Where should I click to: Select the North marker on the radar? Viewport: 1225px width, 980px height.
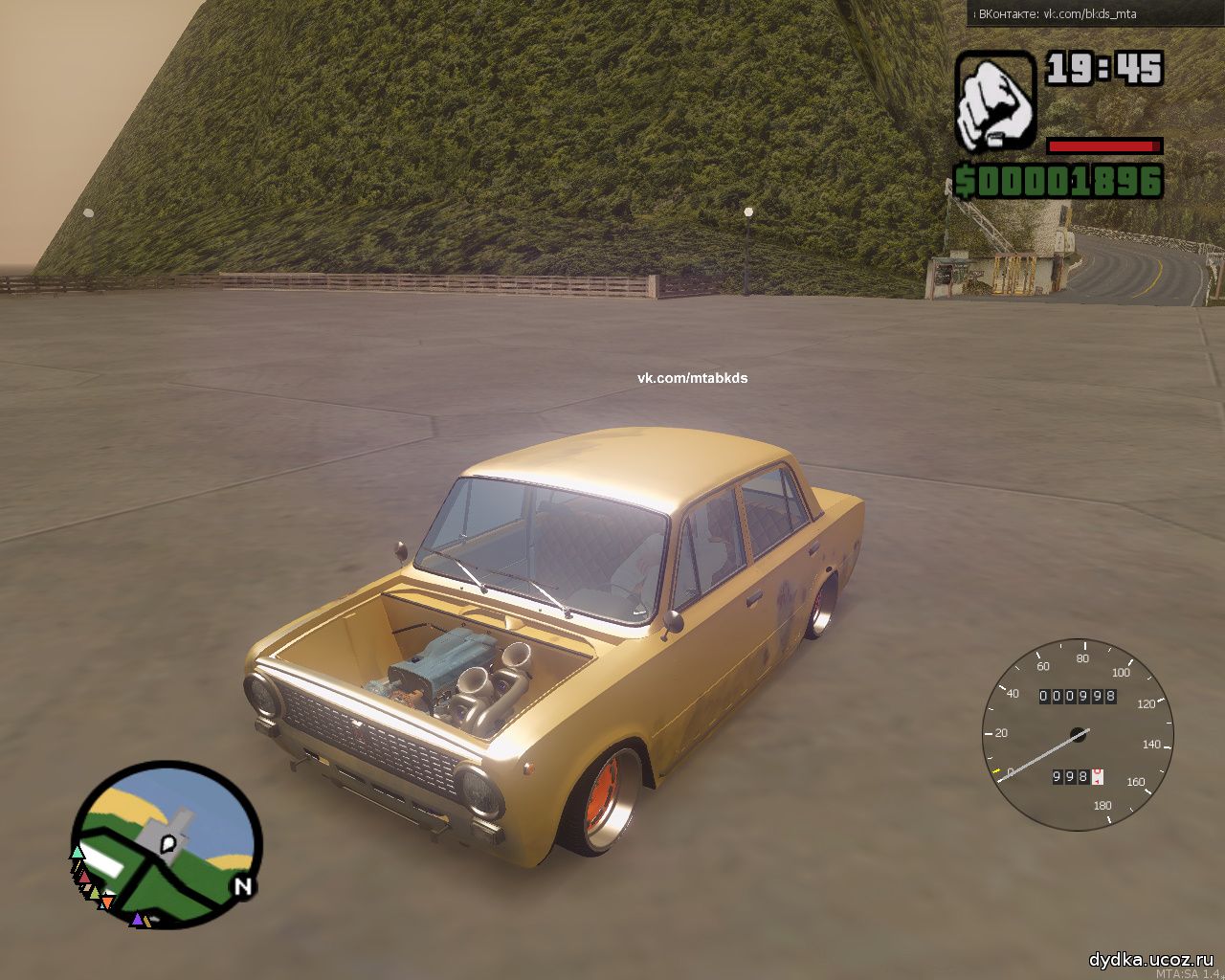pos(243,887)
